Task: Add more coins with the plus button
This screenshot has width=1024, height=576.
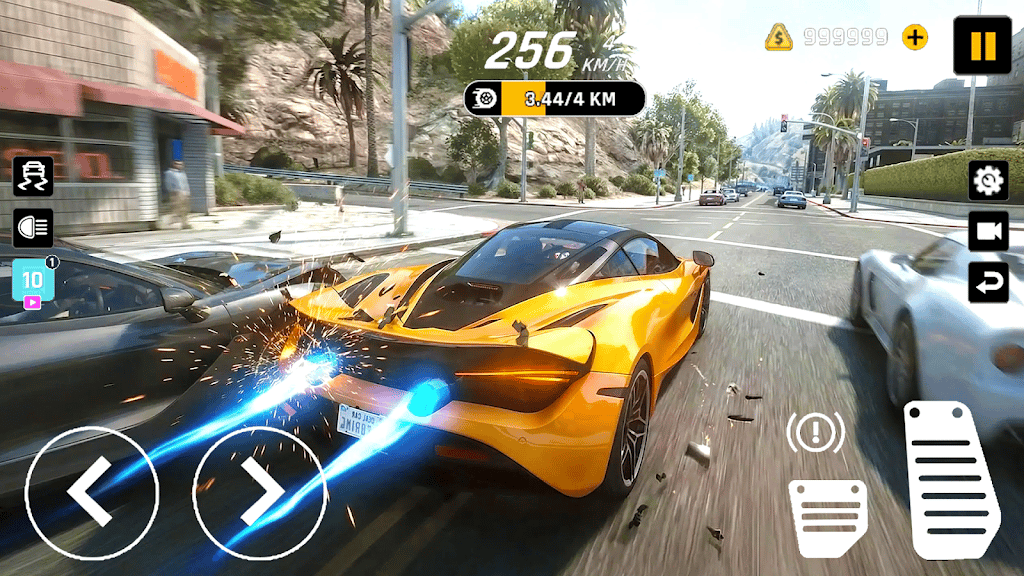Action: pyautogui.click(x=914, y=38)
